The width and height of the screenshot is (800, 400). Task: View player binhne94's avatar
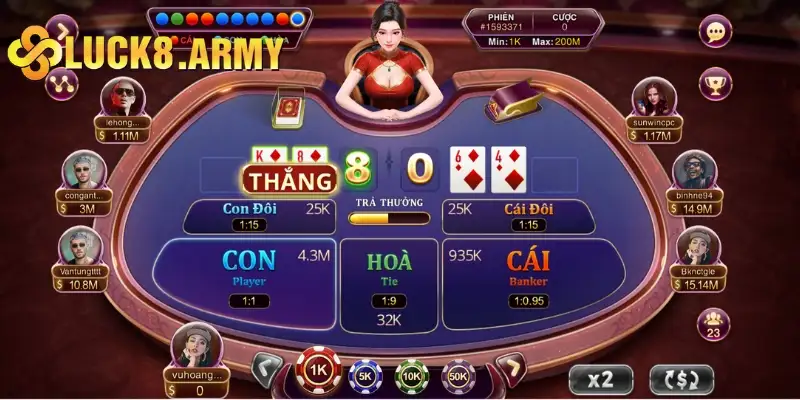(x=692, y=173)
